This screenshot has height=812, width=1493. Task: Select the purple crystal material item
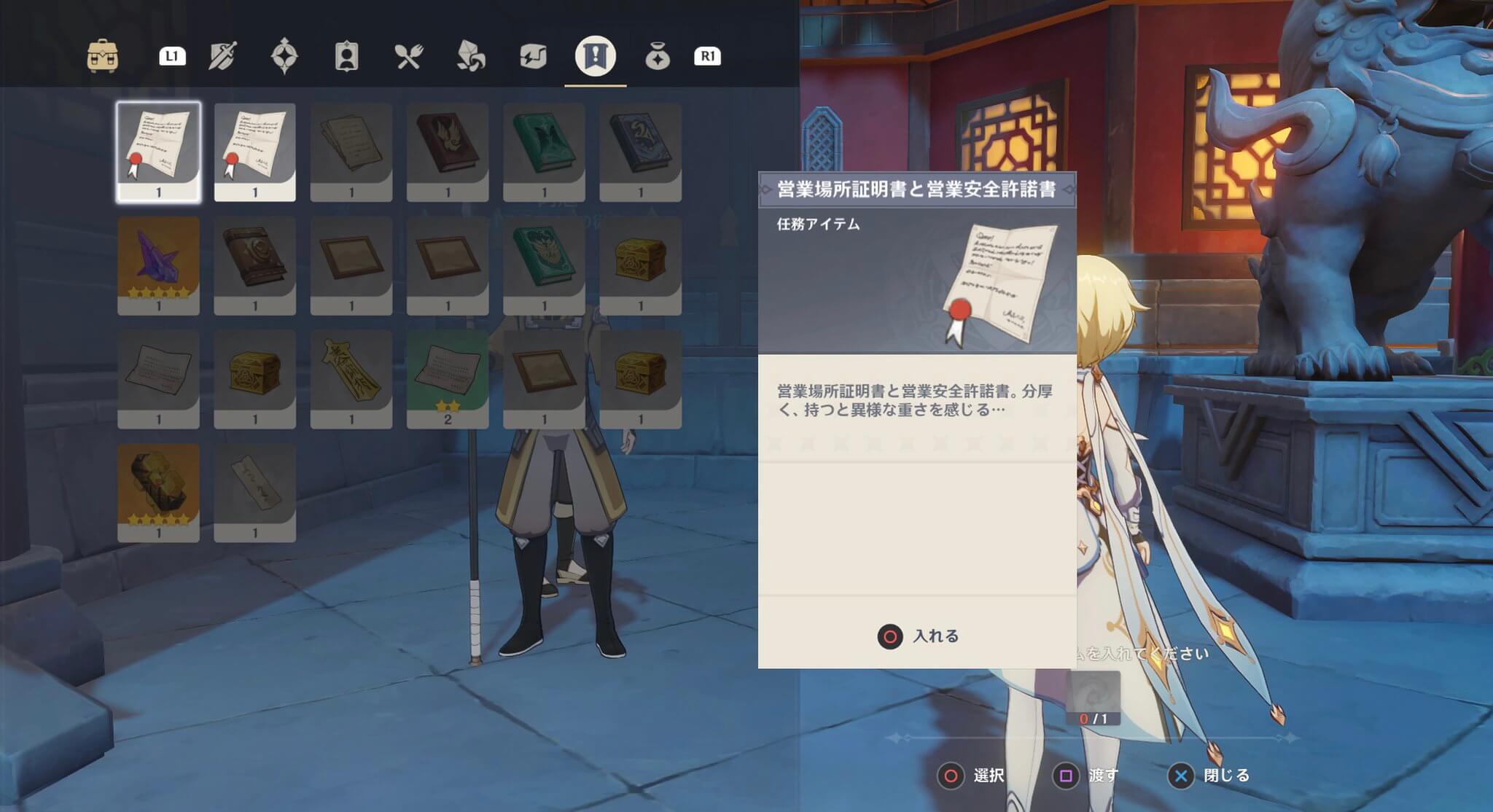(160, 264)
